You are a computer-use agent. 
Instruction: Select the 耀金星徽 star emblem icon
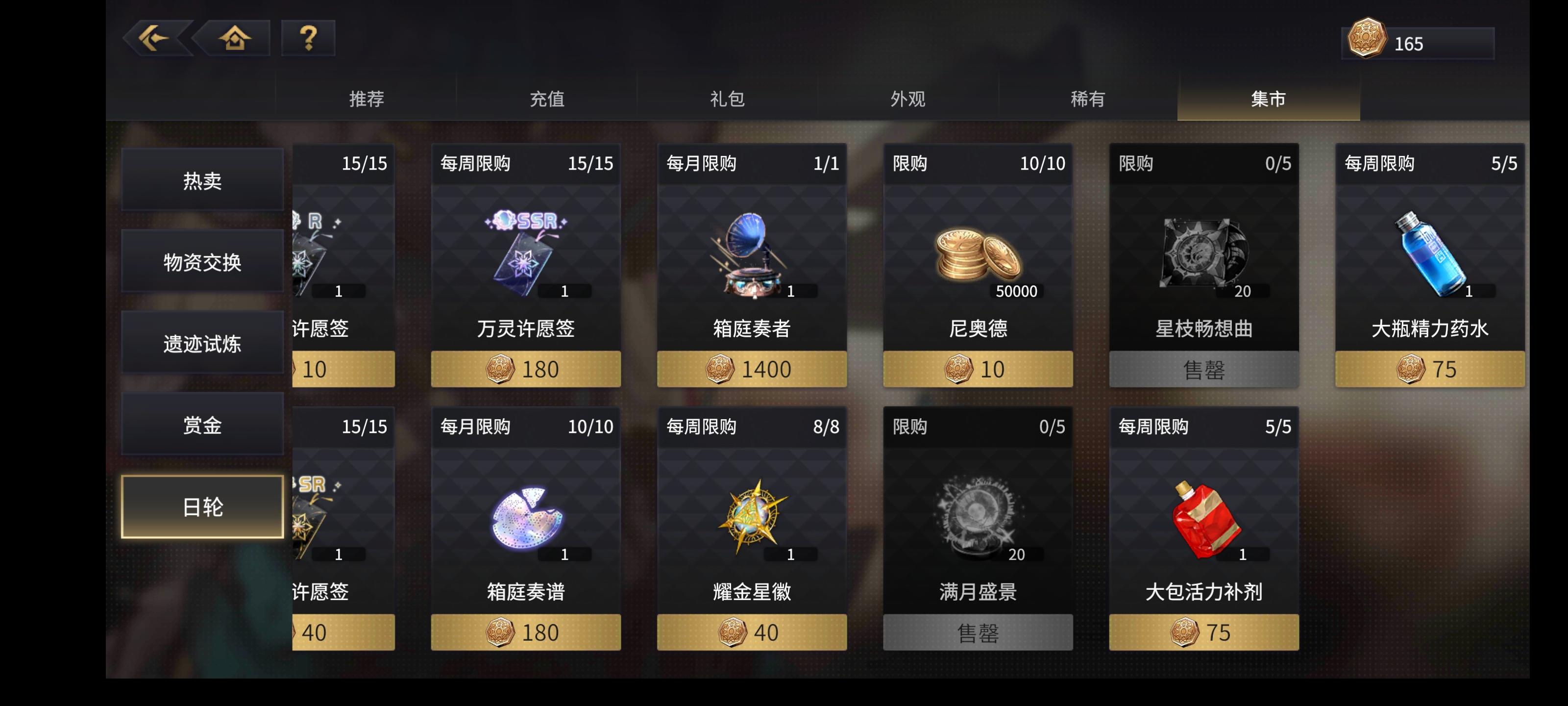(752, 515)
